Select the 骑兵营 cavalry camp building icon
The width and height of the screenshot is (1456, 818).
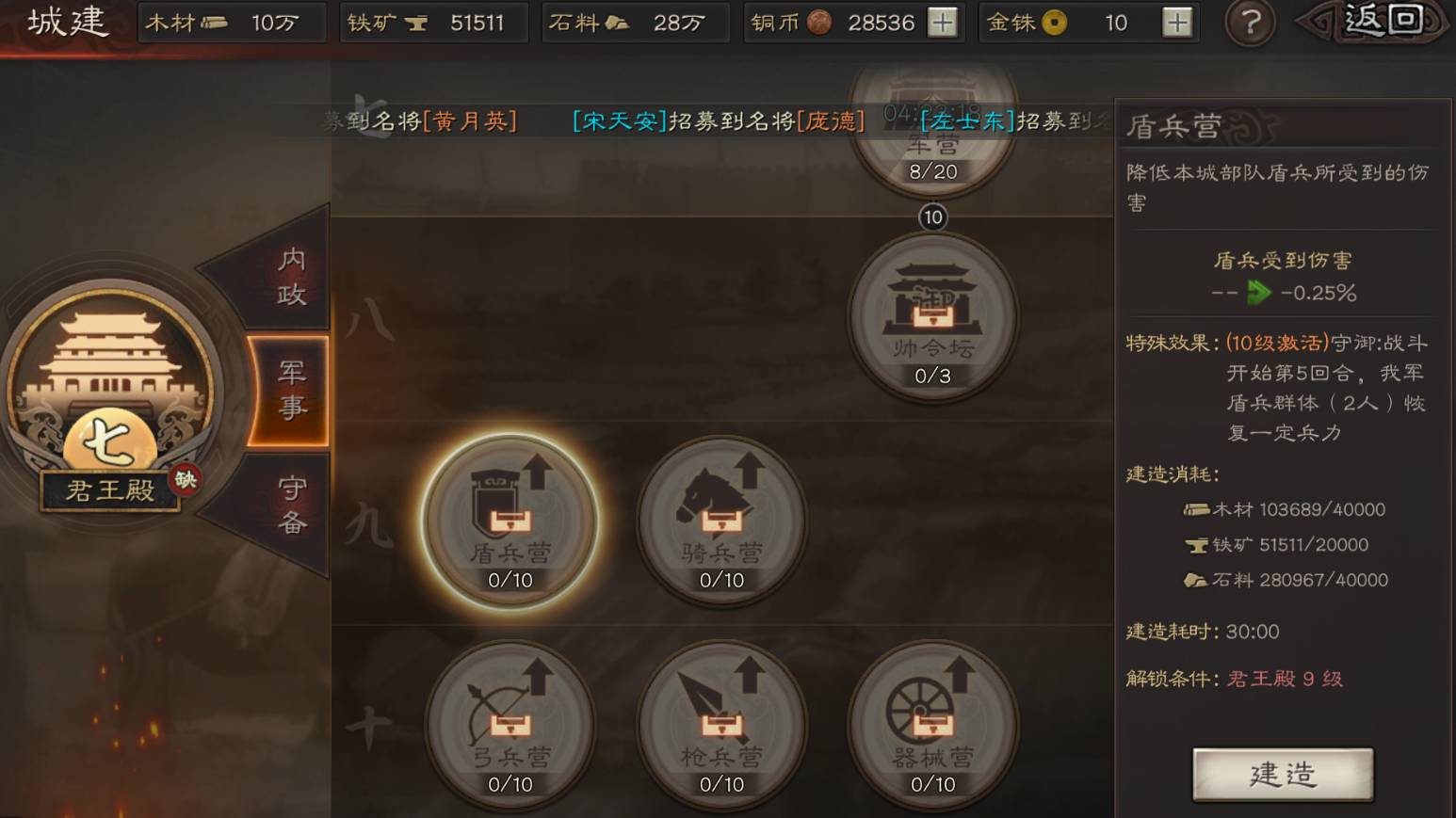click(x=721, y=521)
